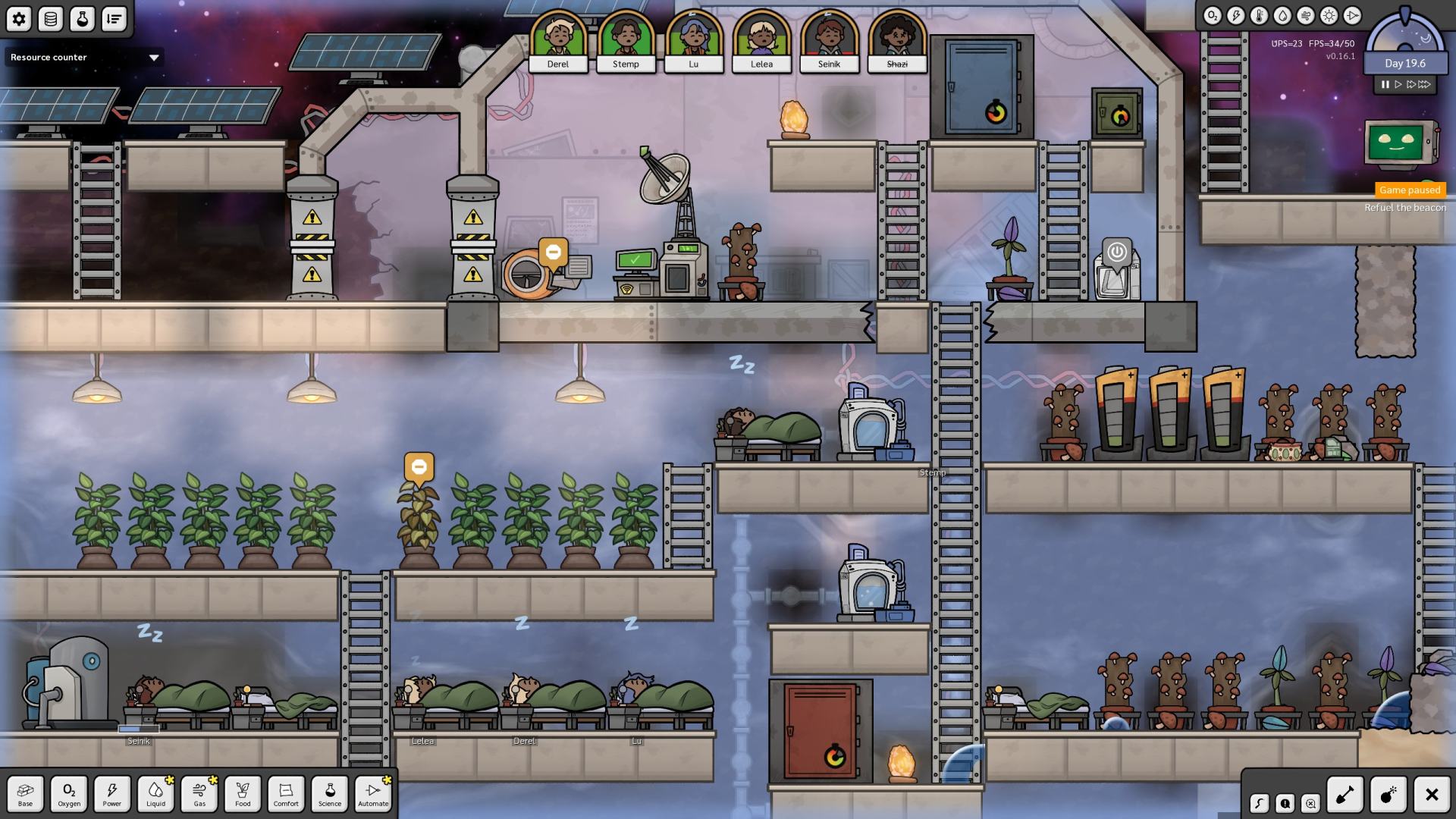Screen dimensions: 1456x819
Task: Open the Power build category
Action: pos(112,794)
